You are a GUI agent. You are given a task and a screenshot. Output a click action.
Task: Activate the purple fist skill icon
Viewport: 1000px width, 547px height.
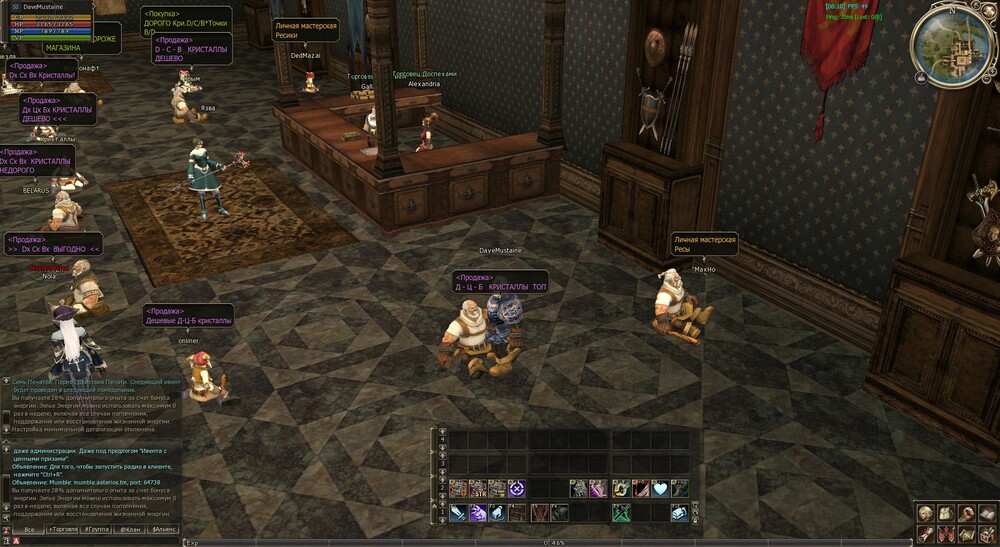point(478,513)
